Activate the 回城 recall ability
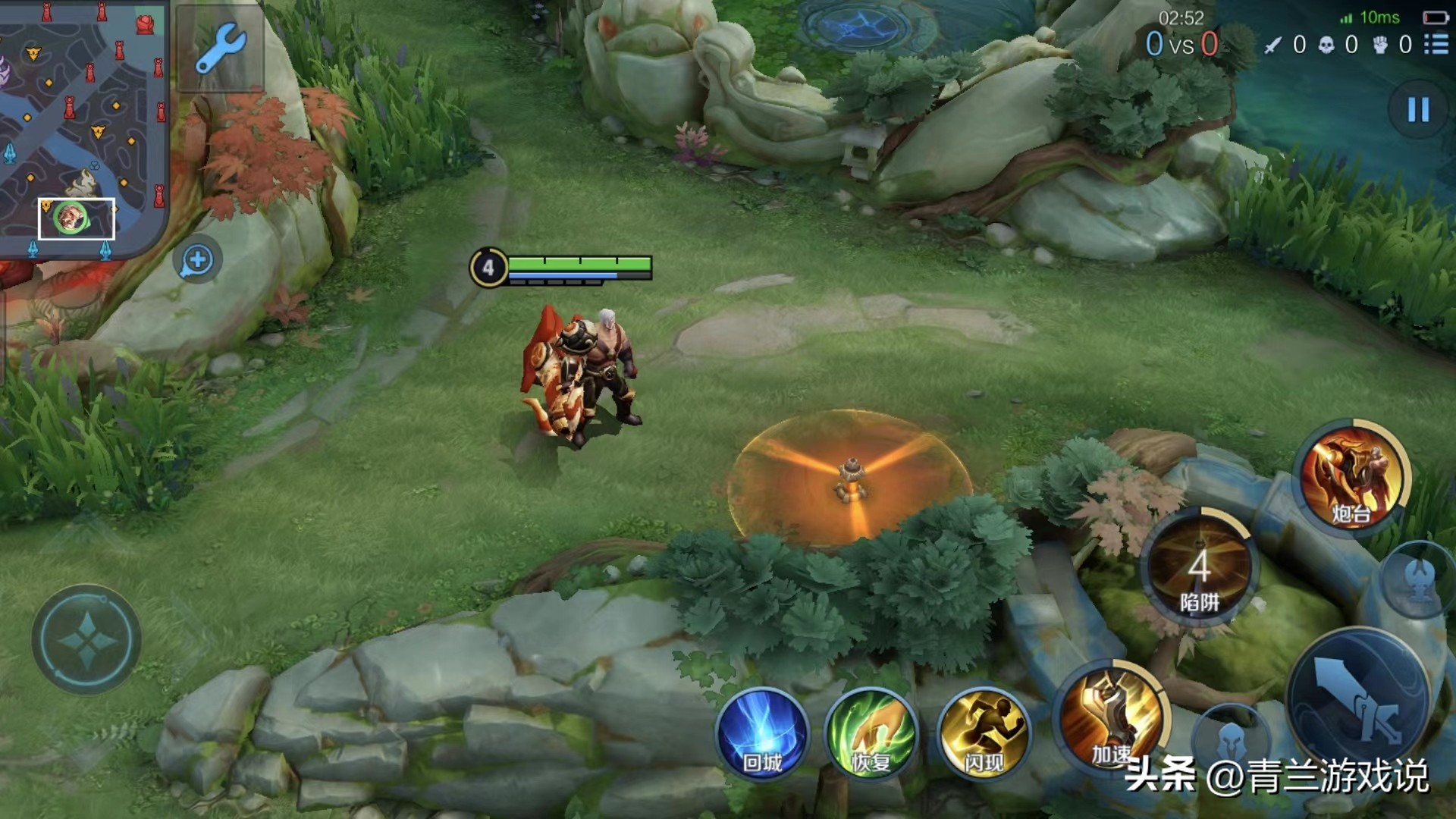 [x=762, y=733]
